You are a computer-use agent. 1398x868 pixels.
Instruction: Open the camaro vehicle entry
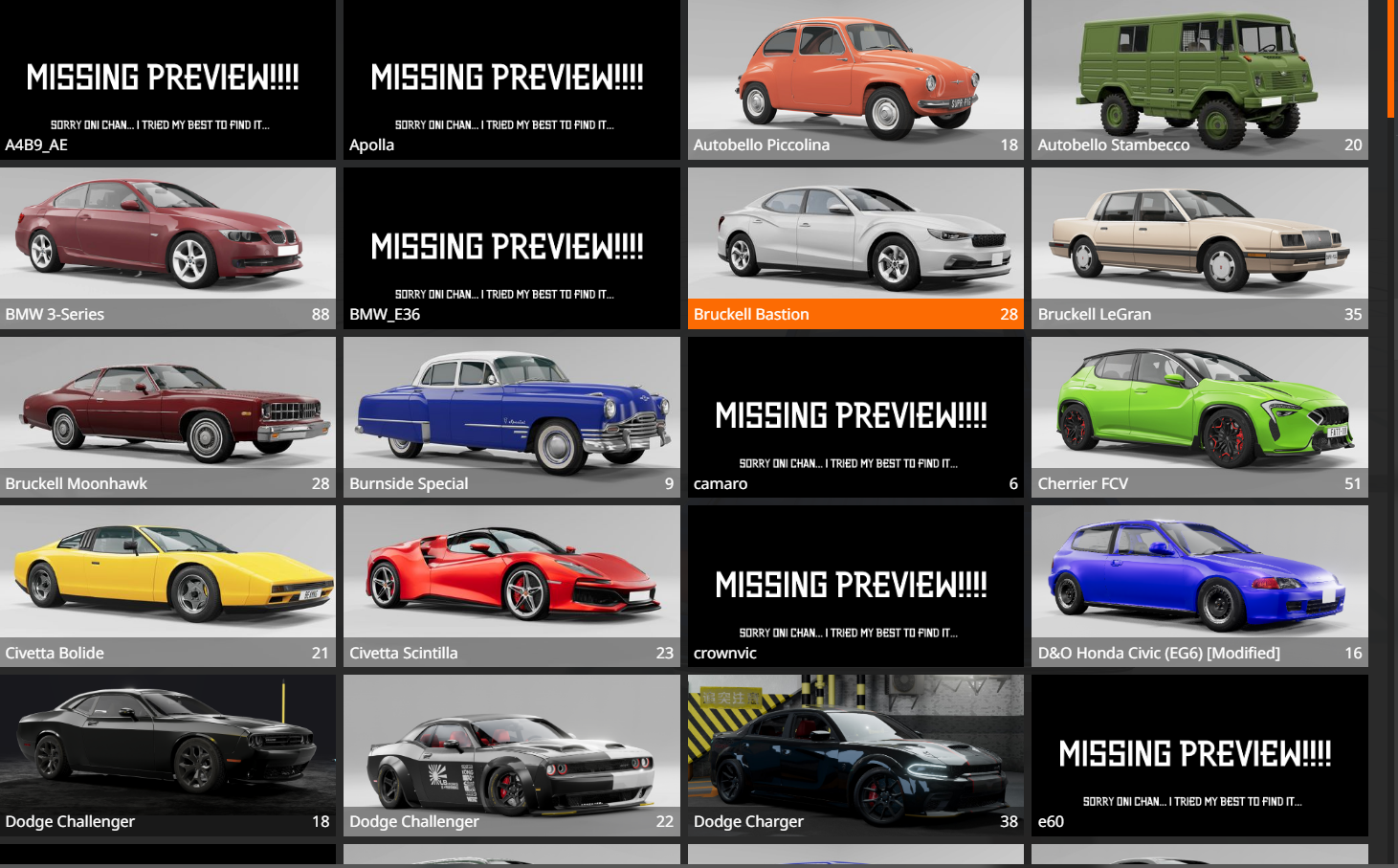[855, 416]
